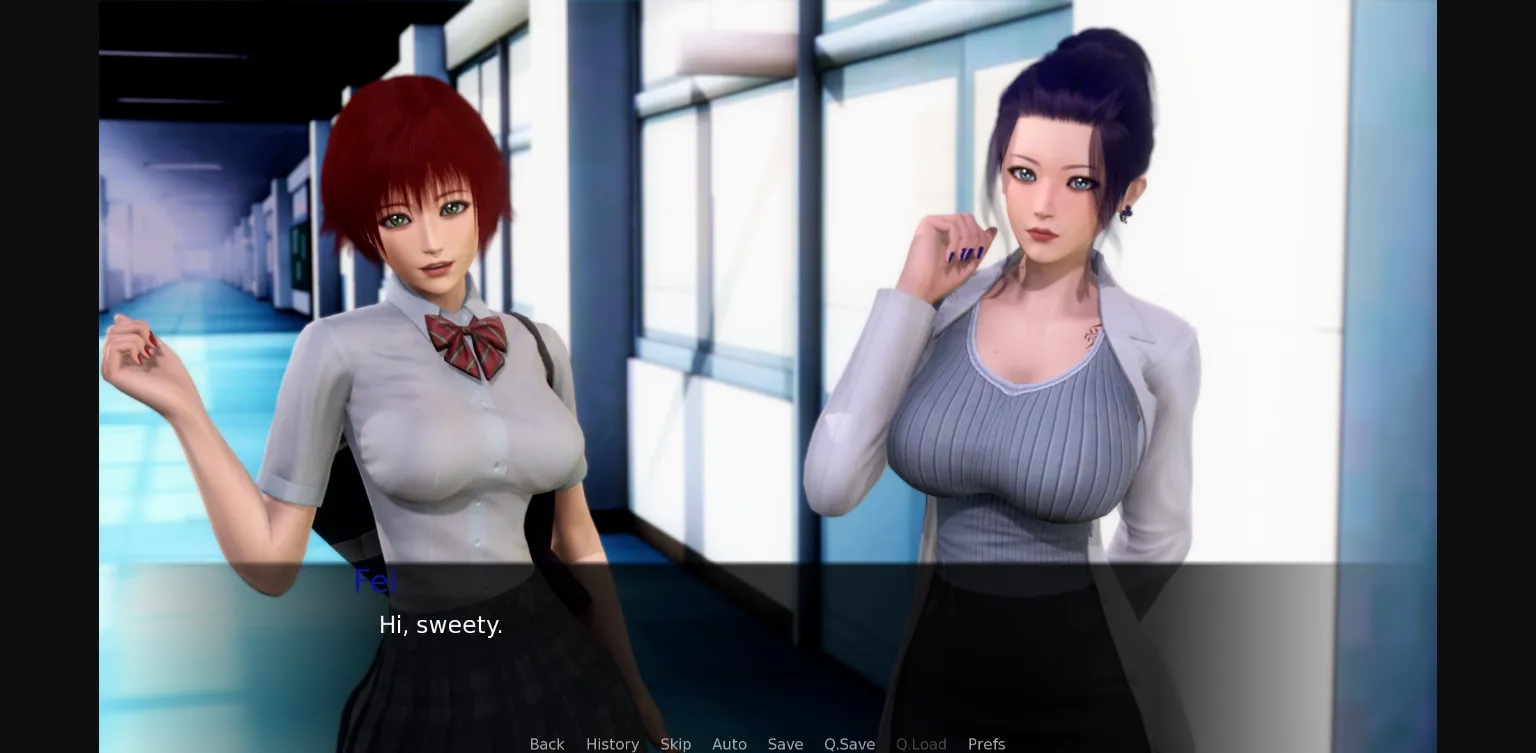1536x753 pixels.
Task: Enable Auto-forward mode
Action: tap(729, 744)
